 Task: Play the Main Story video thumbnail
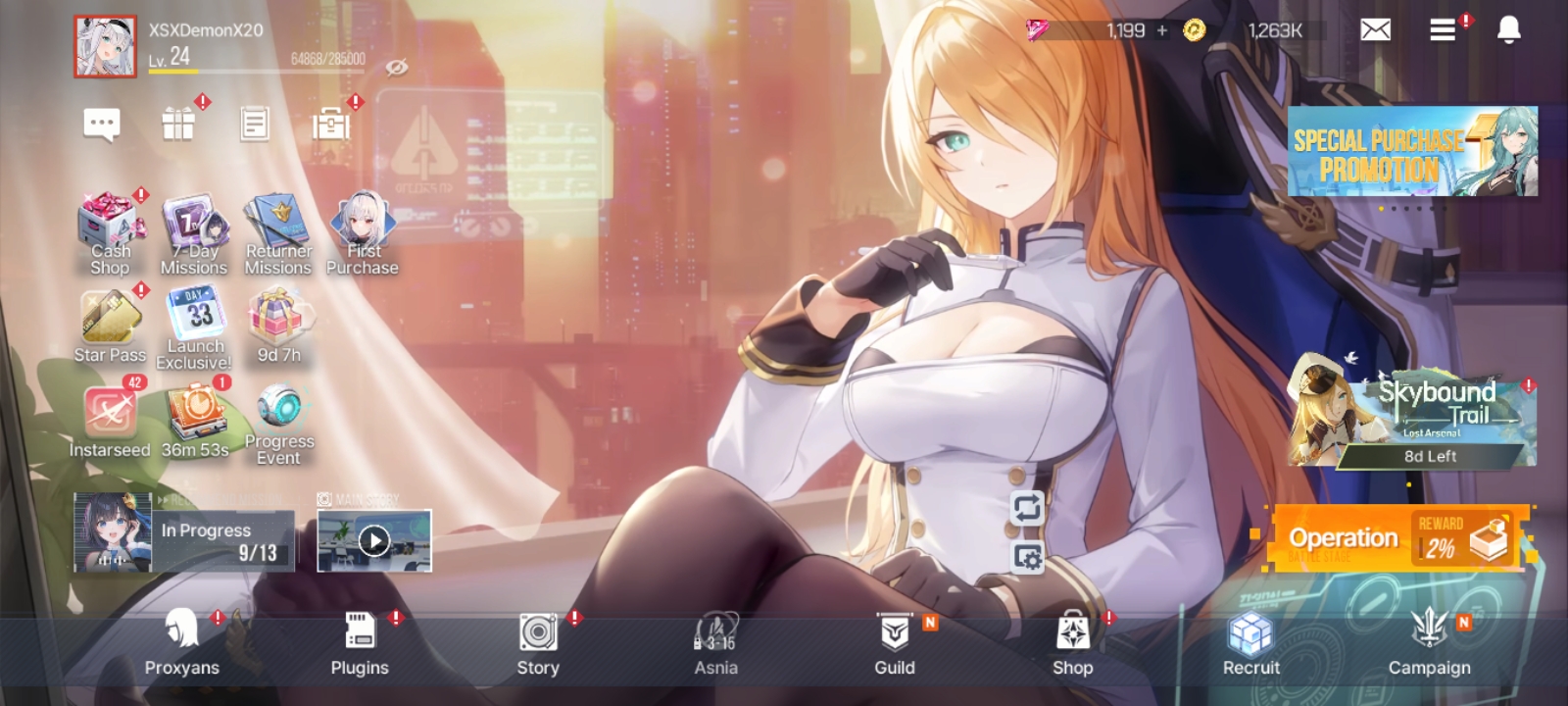tap(374, 540)
